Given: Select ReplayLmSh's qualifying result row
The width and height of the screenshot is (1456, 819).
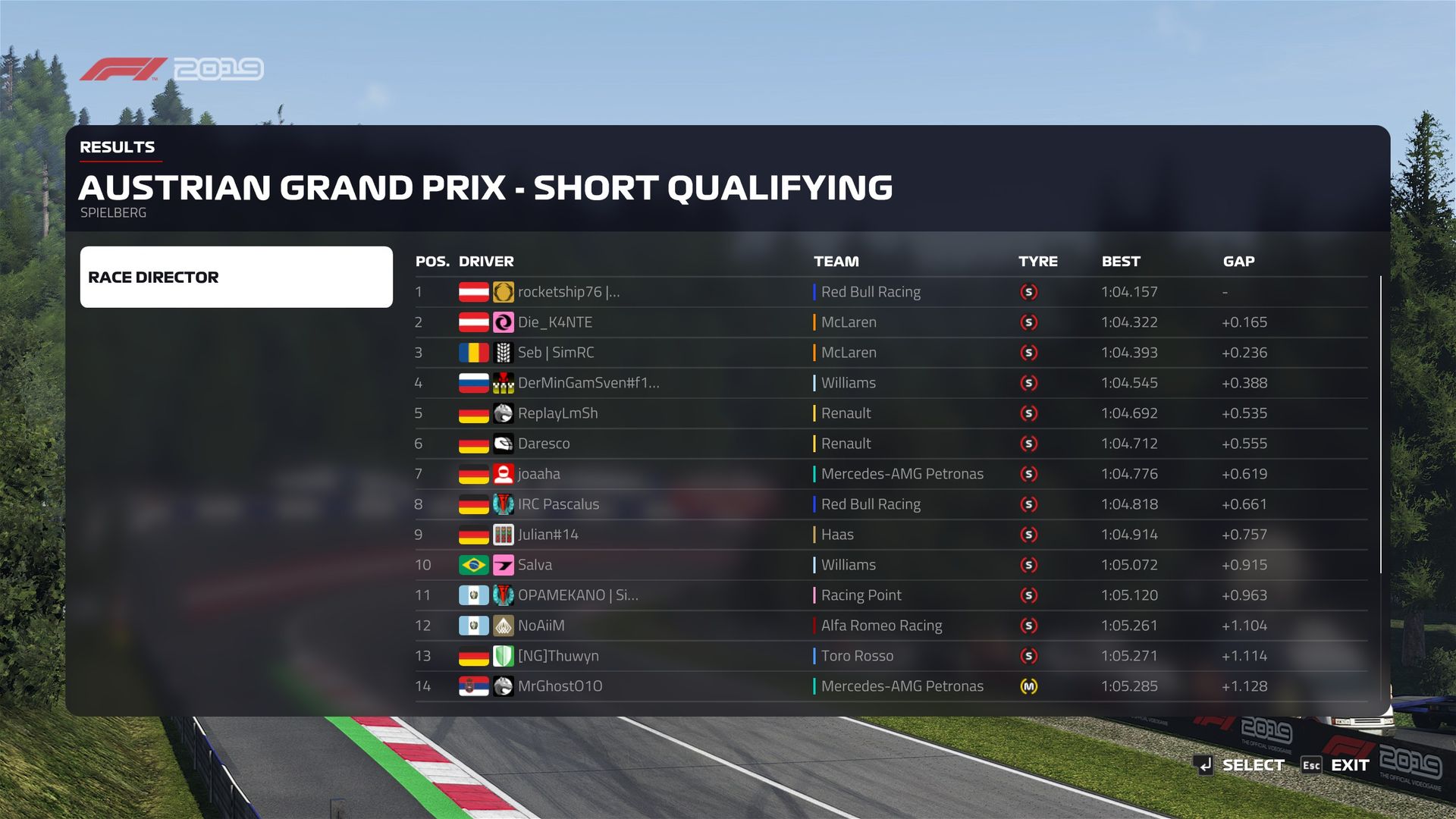Looking at the screenshot, I should point(557,413).
